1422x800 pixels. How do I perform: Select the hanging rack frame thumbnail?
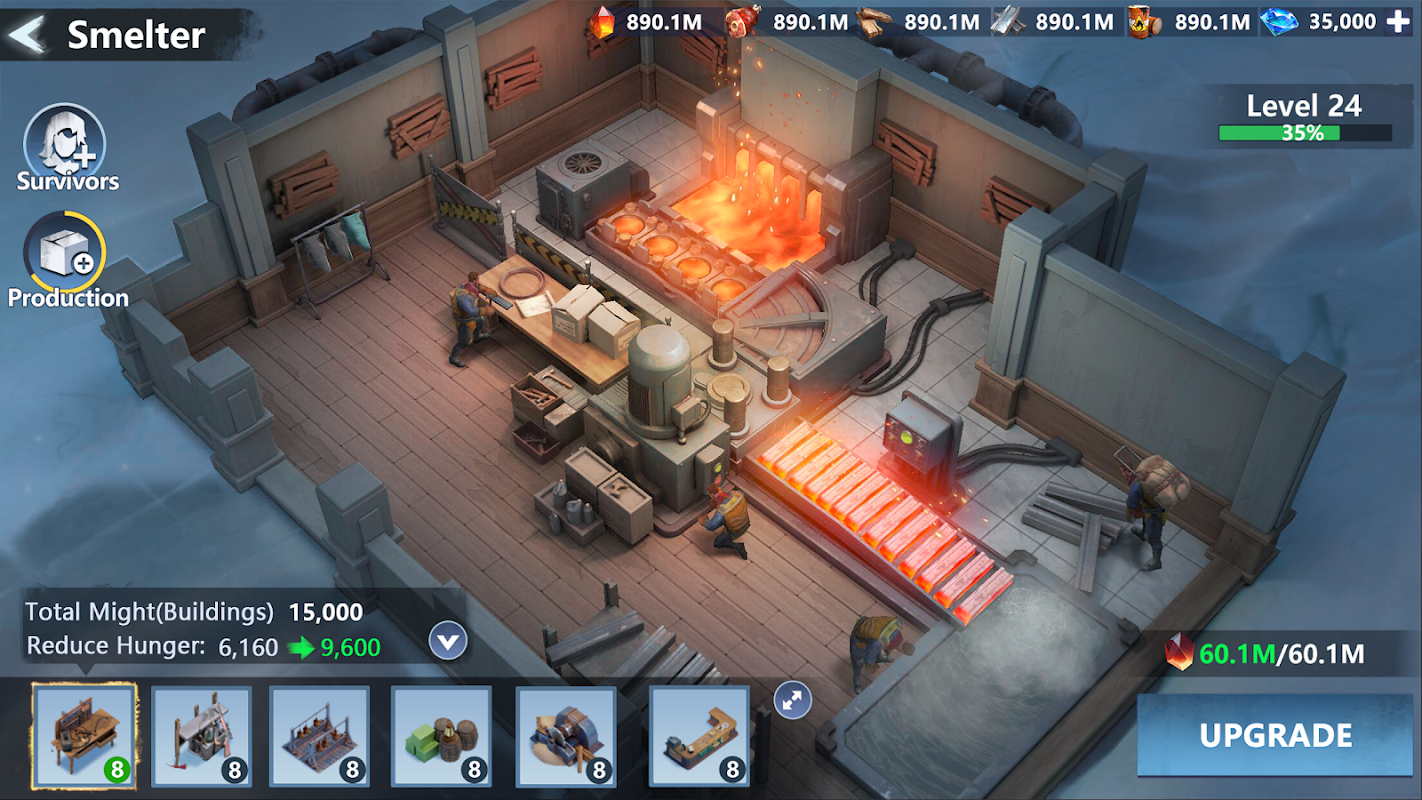point(319,736)
